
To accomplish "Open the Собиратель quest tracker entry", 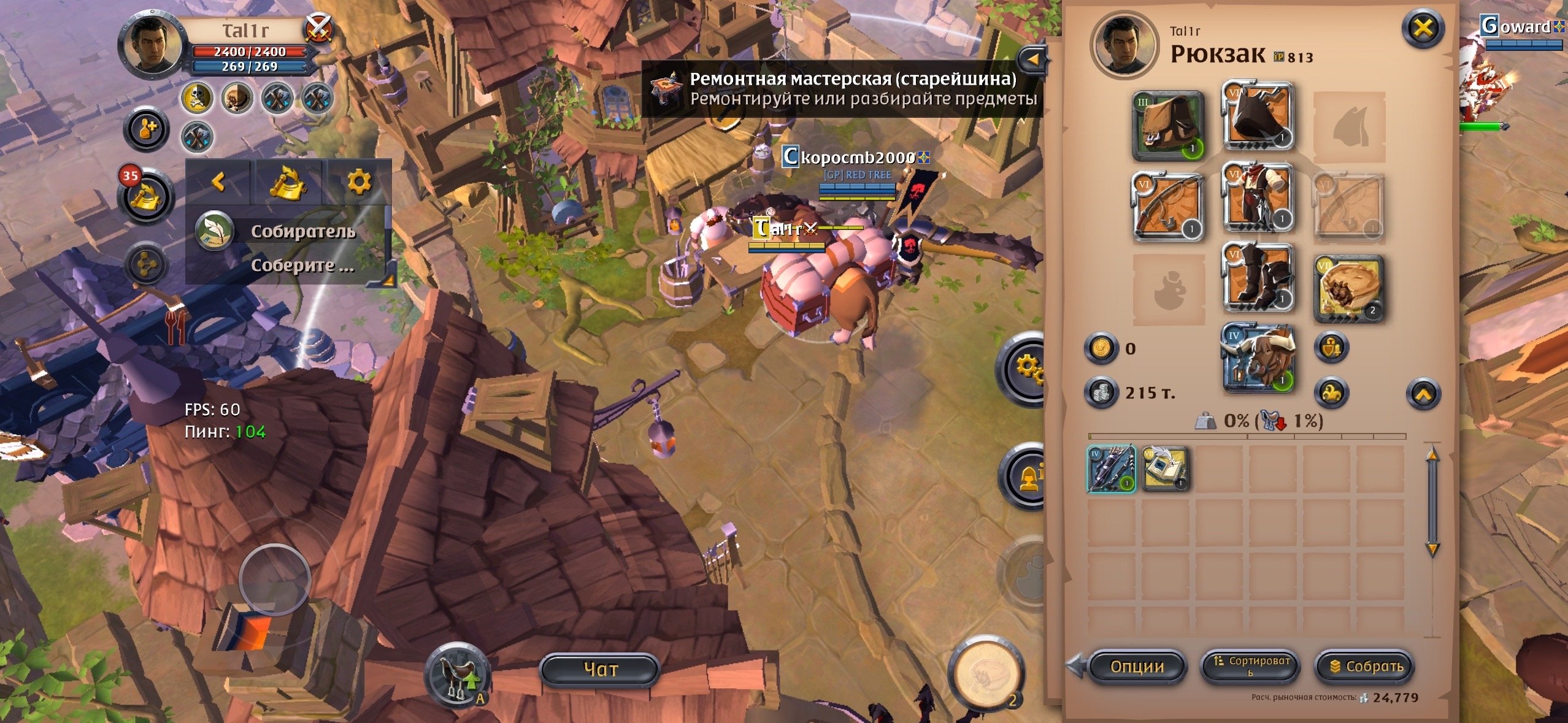I will tap(302, 232).
